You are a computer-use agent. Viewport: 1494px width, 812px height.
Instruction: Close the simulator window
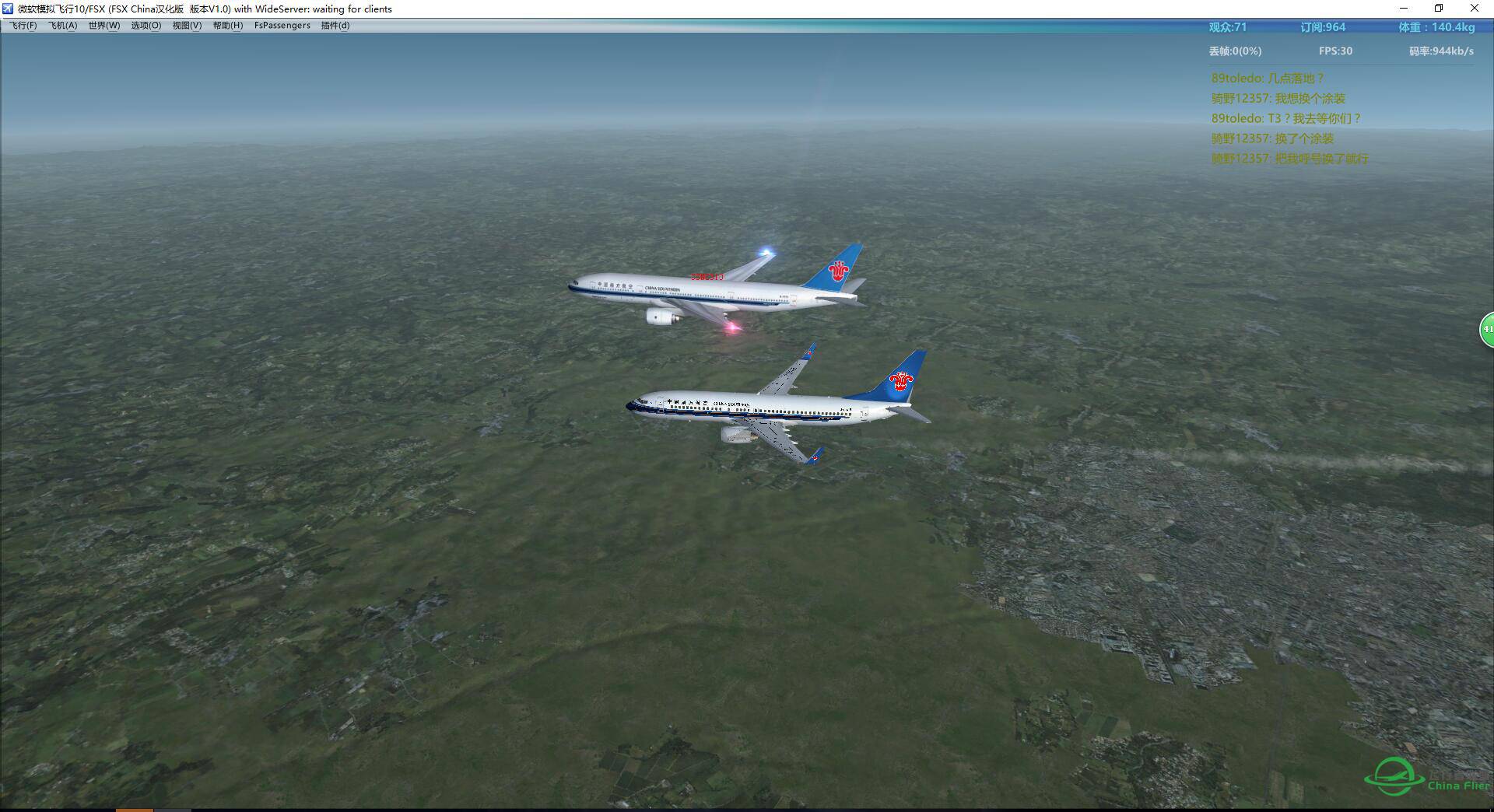1474,9
